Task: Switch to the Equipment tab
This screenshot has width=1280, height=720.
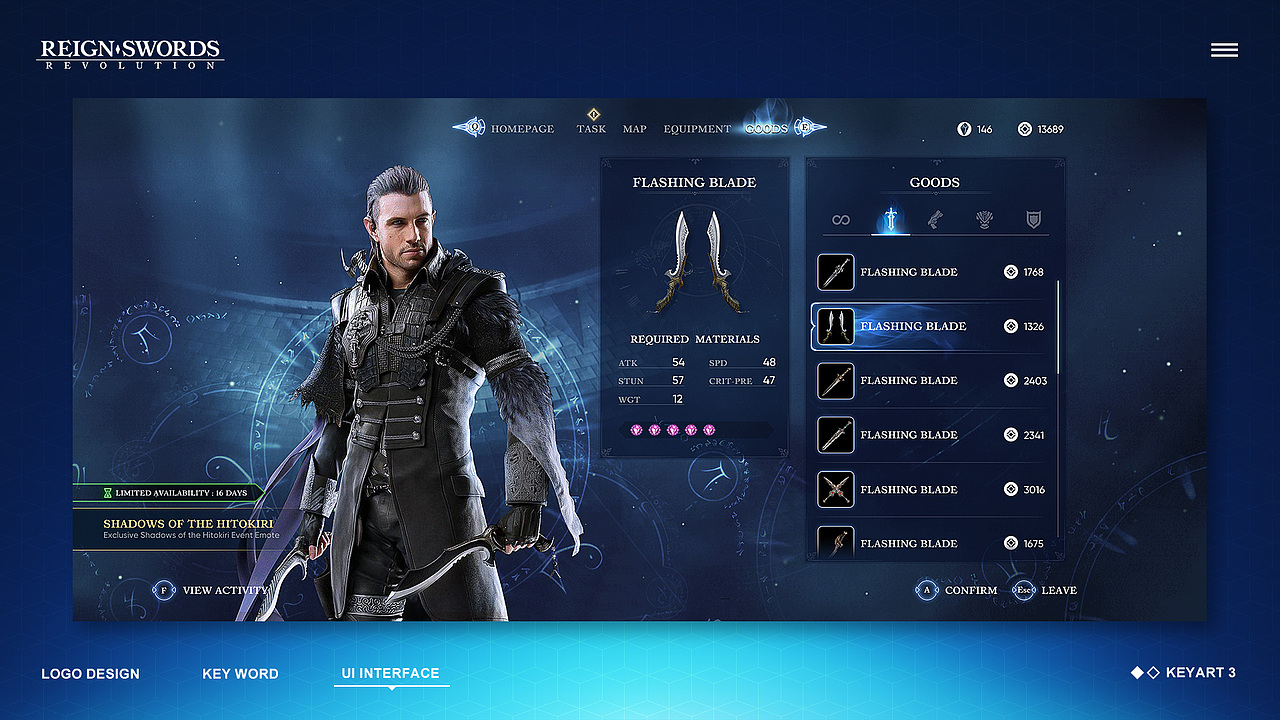Action: coord(697,129)
